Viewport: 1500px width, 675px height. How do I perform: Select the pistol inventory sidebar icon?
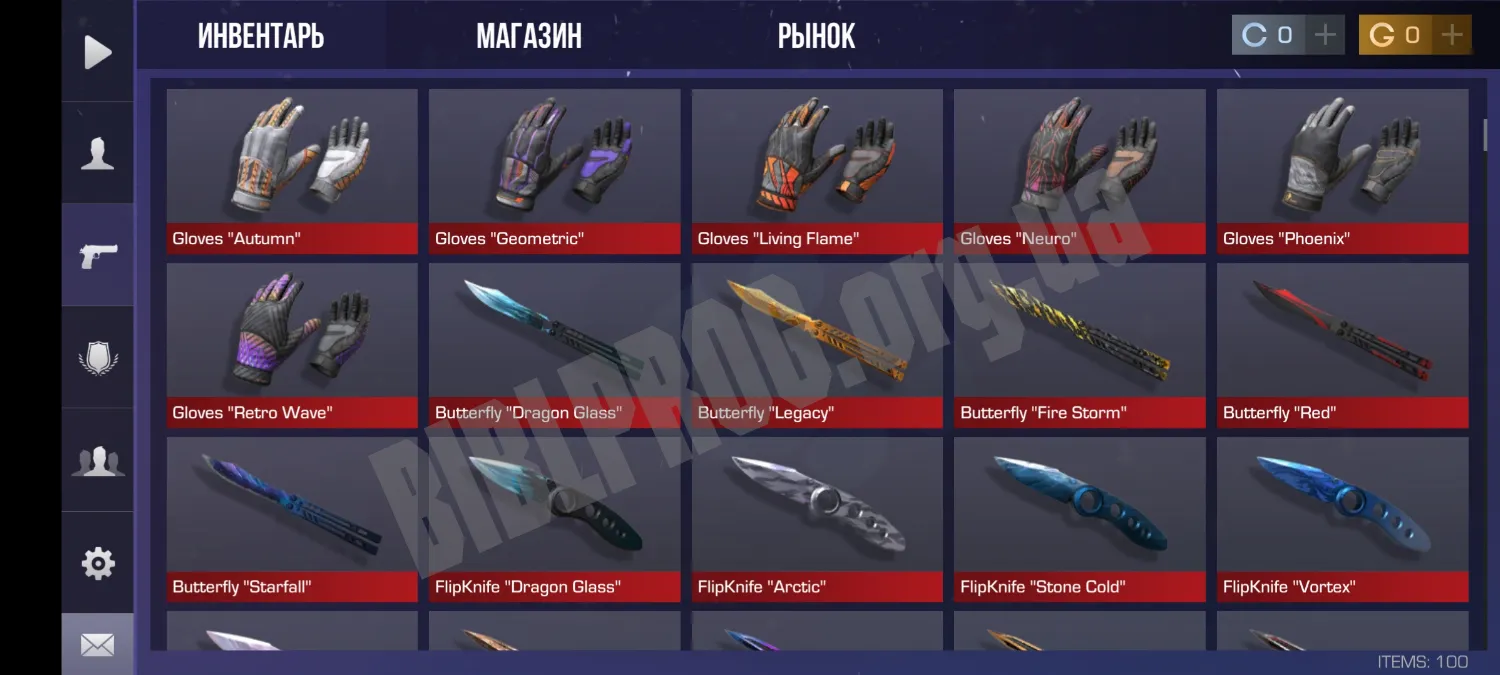[98, 255]
